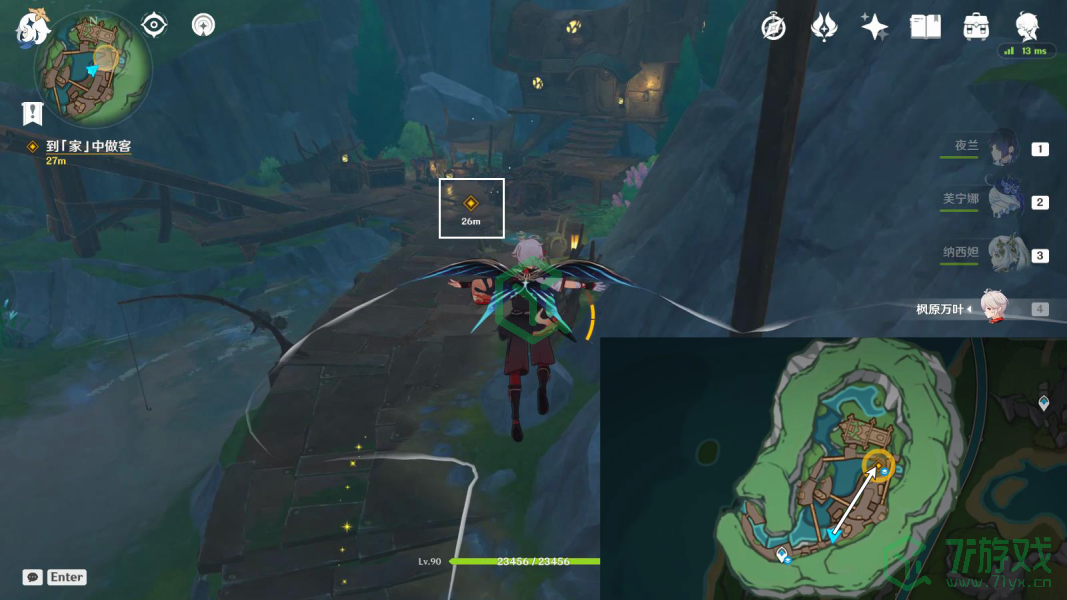Switch to party member 纳西妲
The width and height of the screenshot is (1067, 600).
click(x=1002, y=254)
